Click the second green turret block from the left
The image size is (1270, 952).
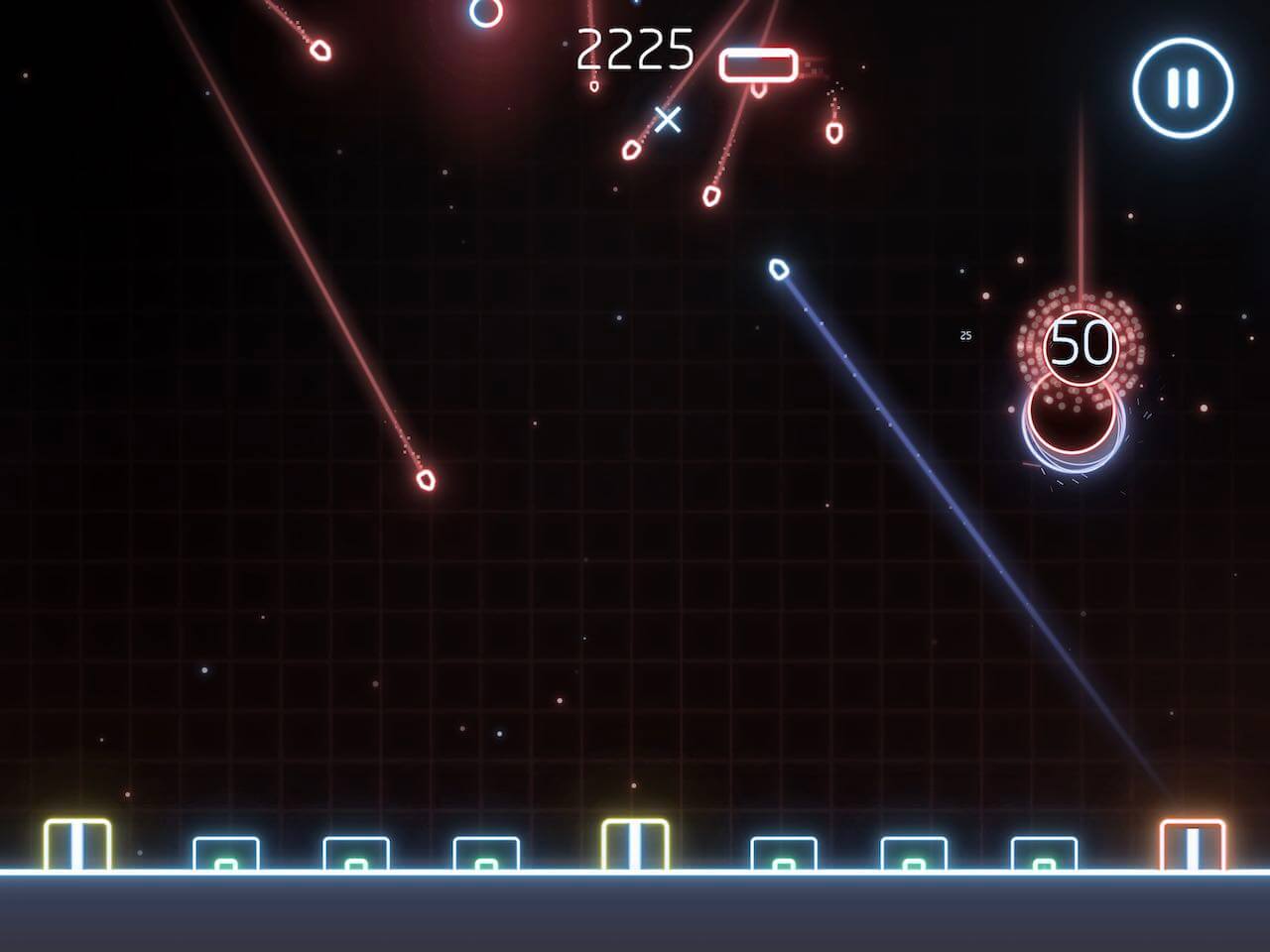coord(355,855)
